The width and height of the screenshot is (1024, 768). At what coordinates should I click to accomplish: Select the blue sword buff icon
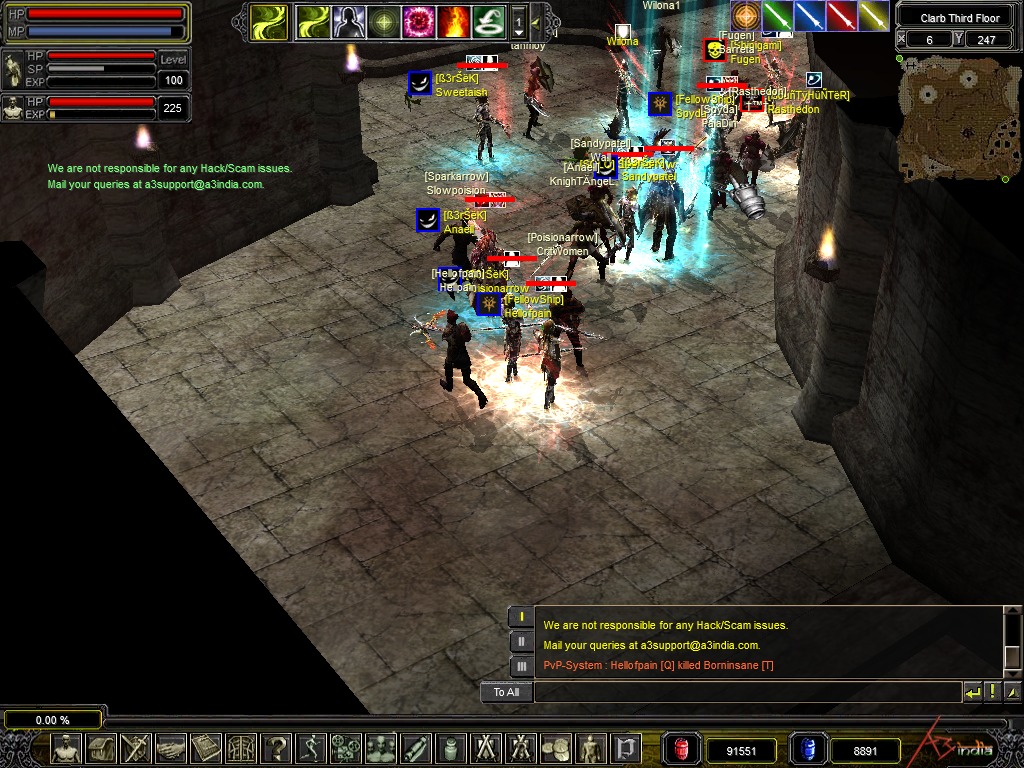click(x=810, y=16)
